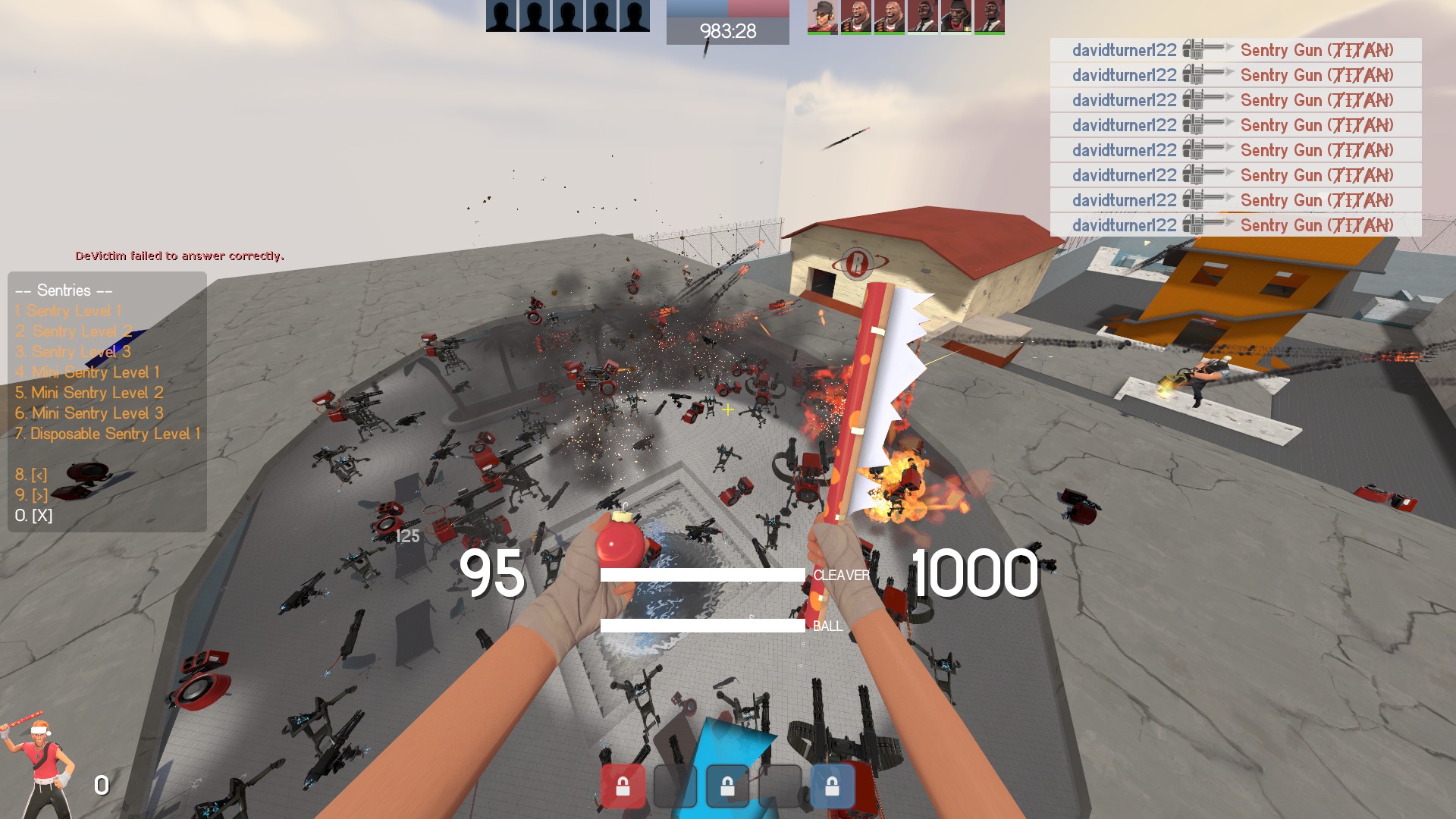
Task: Go to next page with [>]
Action: [x=31, y=495]
